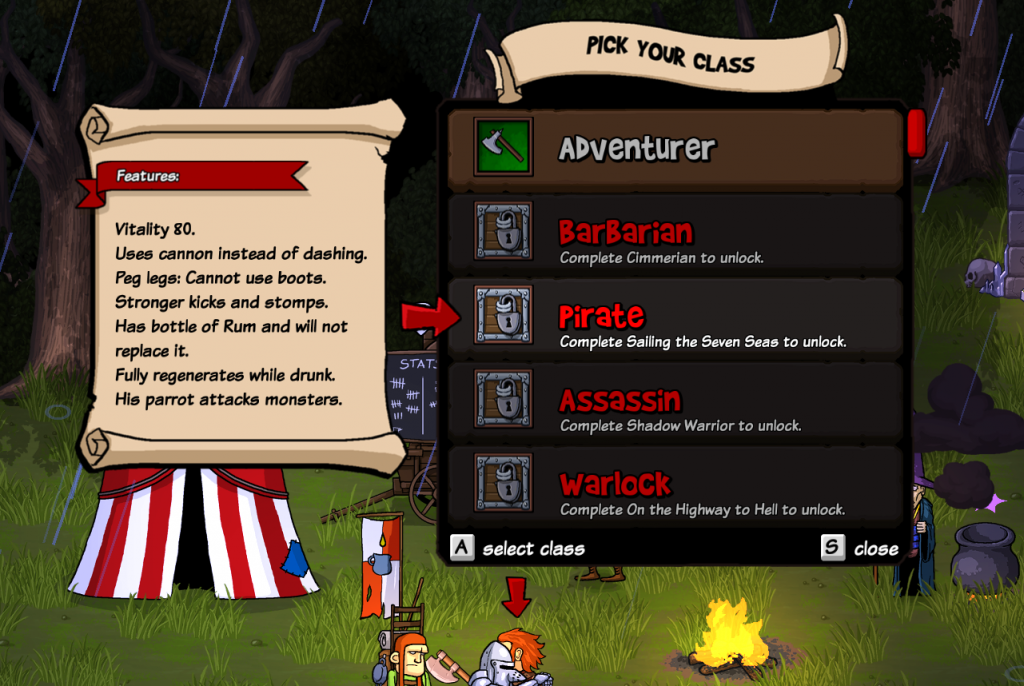Viewport: 1024px width, 686px height.
Task: Click the Adventurer axe icon
Action: point(503,148)
